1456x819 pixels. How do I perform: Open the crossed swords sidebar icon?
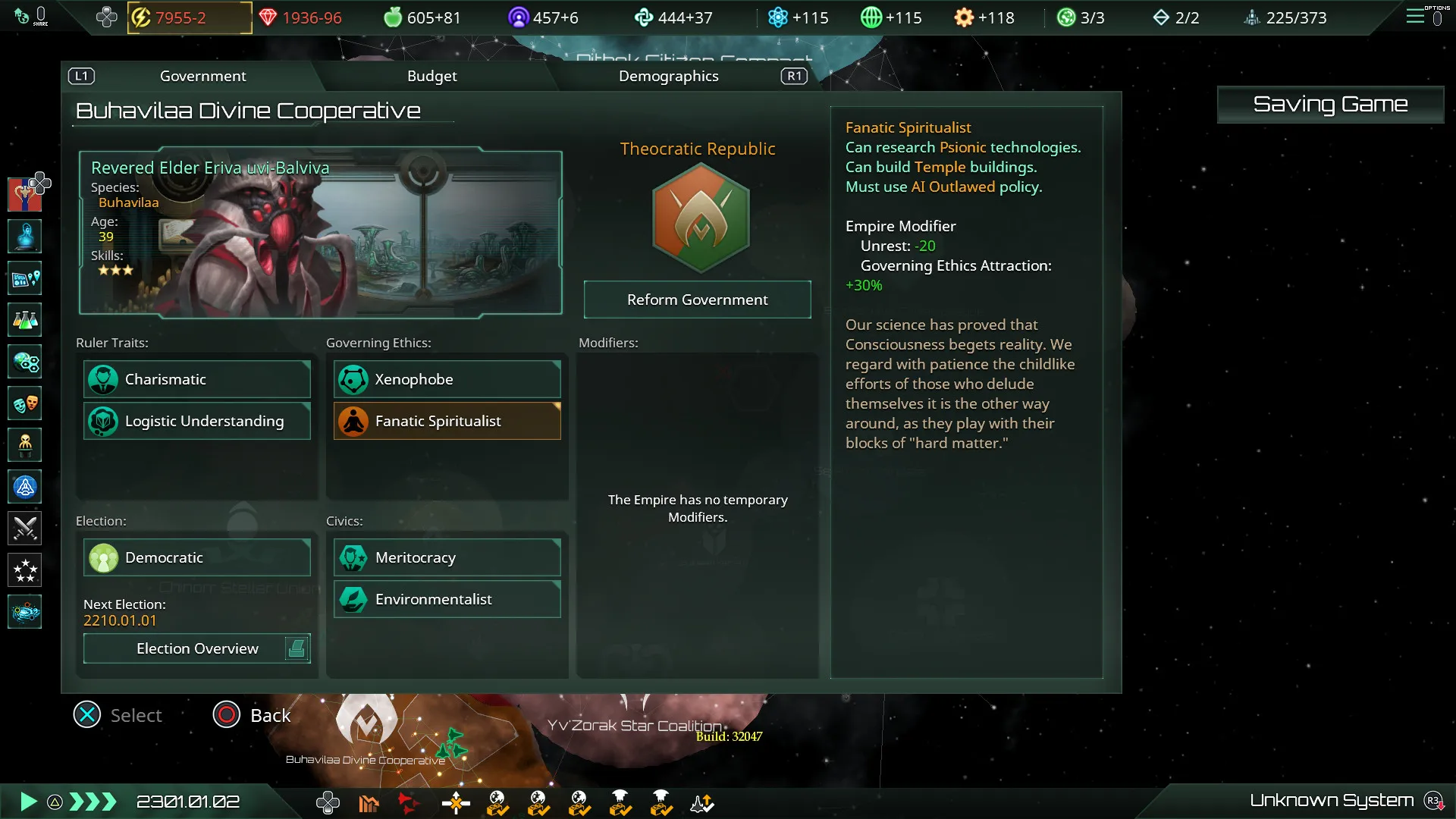(x=25, y=529)
